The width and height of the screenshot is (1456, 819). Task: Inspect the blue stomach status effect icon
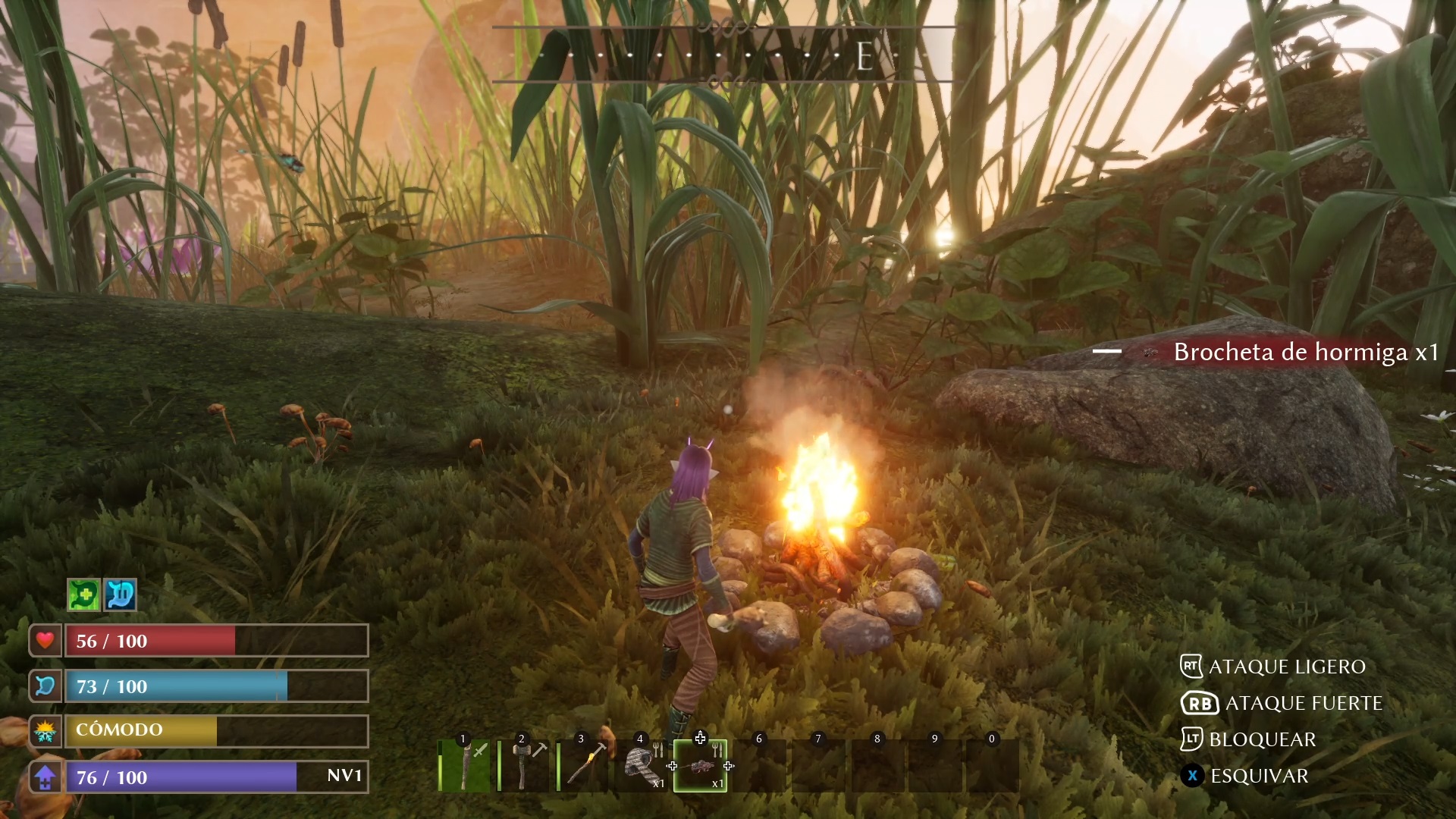pos(120,595)
